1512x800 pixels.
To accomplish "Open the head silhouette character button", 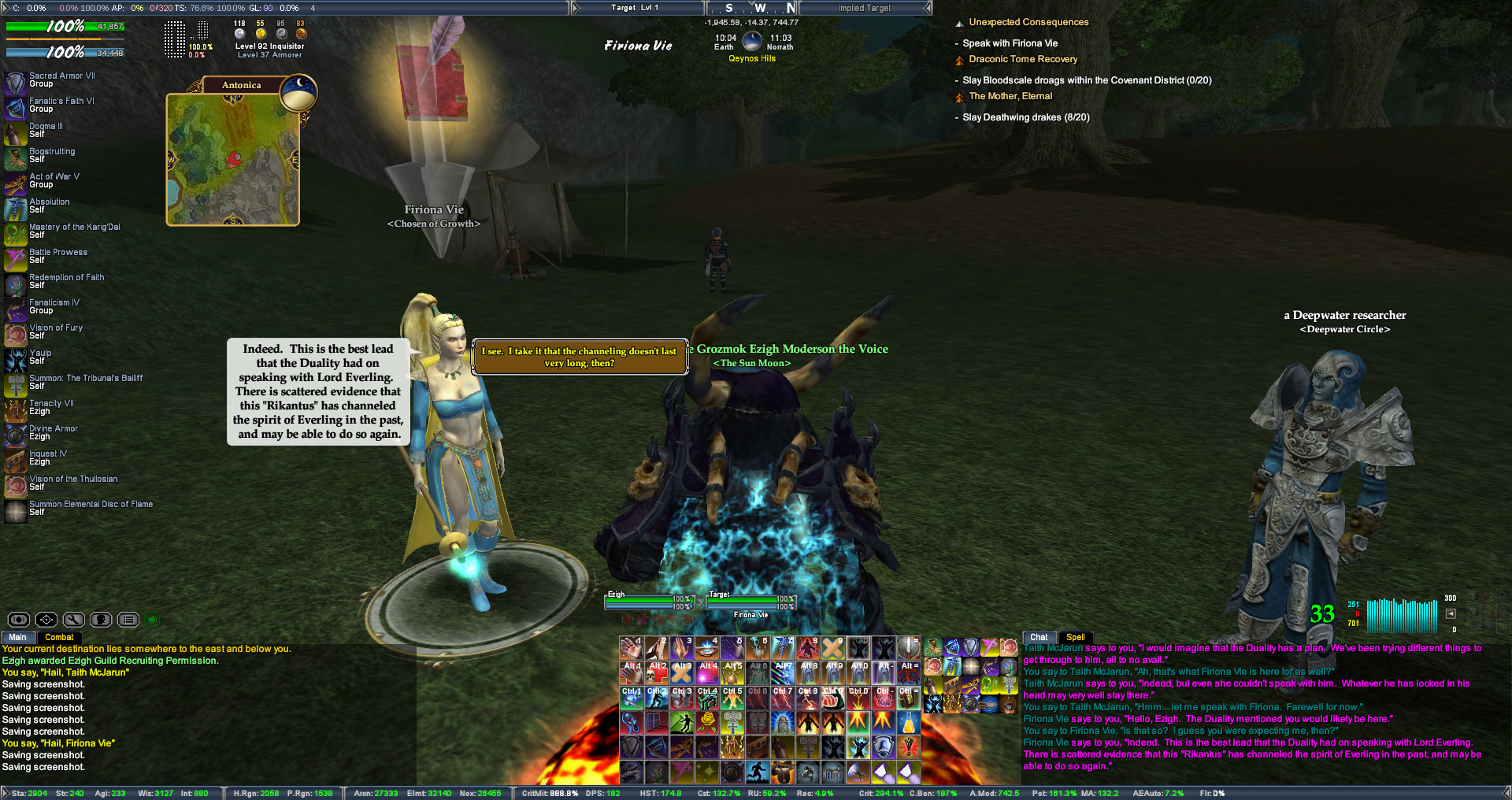I will [x=101, y=620].
